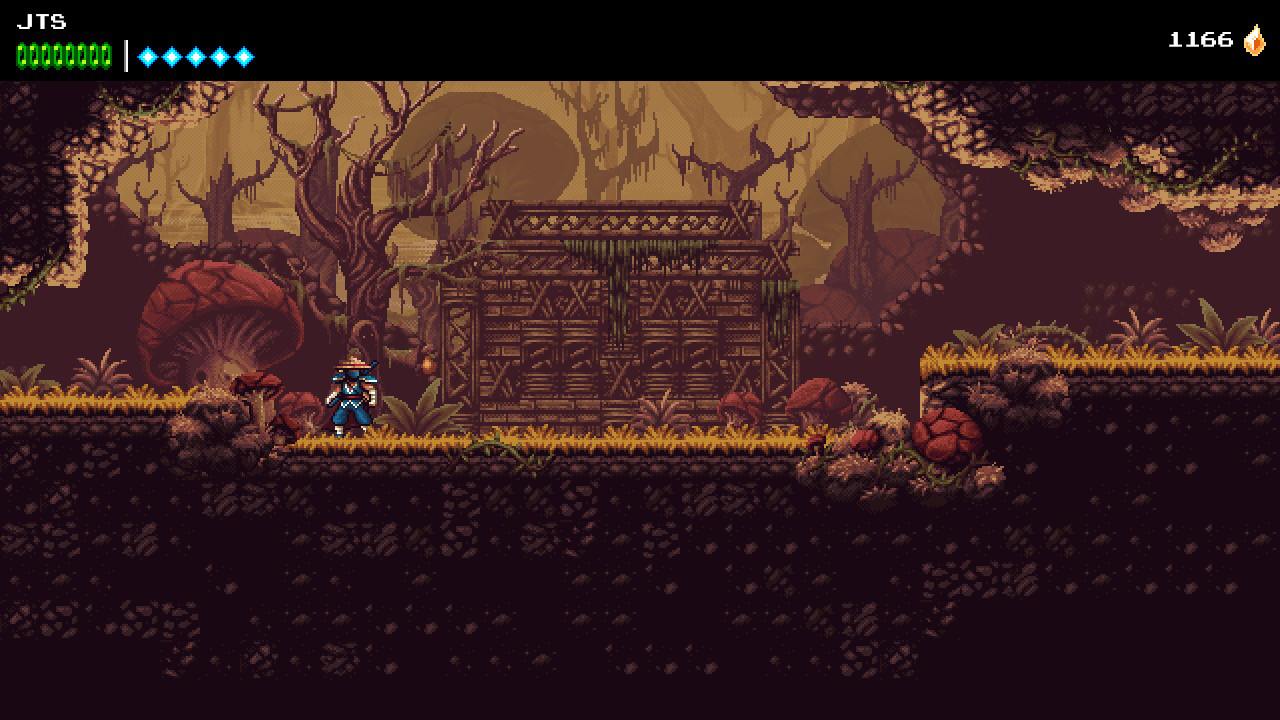Select the first blue shuriken diamond icon
The height and width of the screenshot is (720, 1280).
(x=147, y=56)
